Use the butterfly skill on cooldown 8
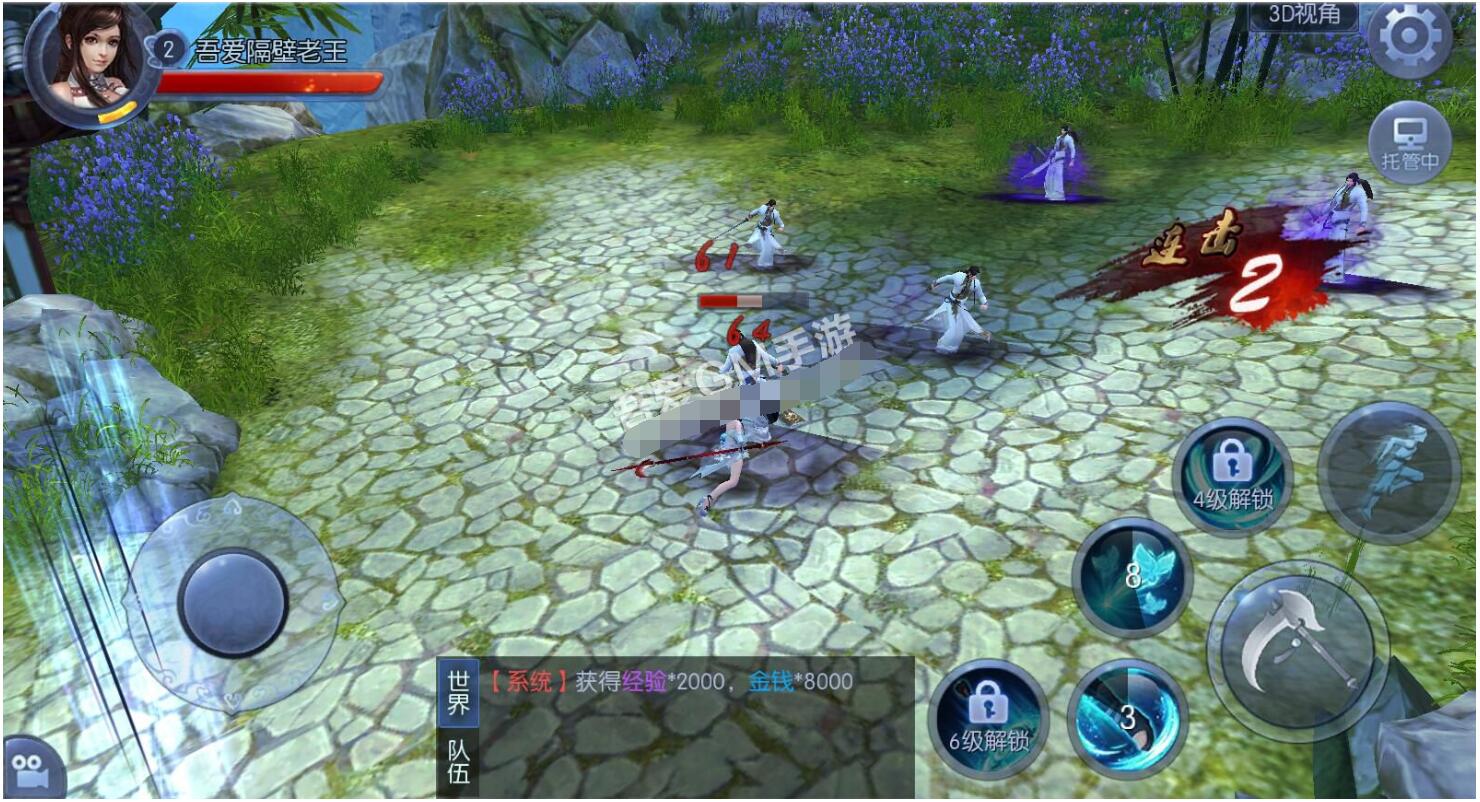 1132,577
